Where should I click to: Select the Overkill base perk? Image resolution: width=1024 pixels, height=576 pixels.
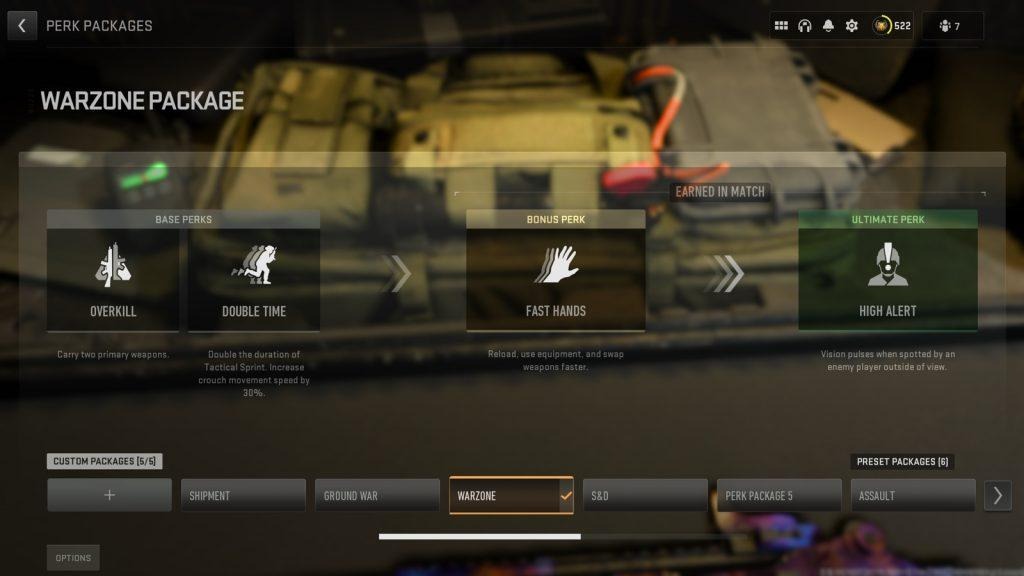(x=113, y=279)
